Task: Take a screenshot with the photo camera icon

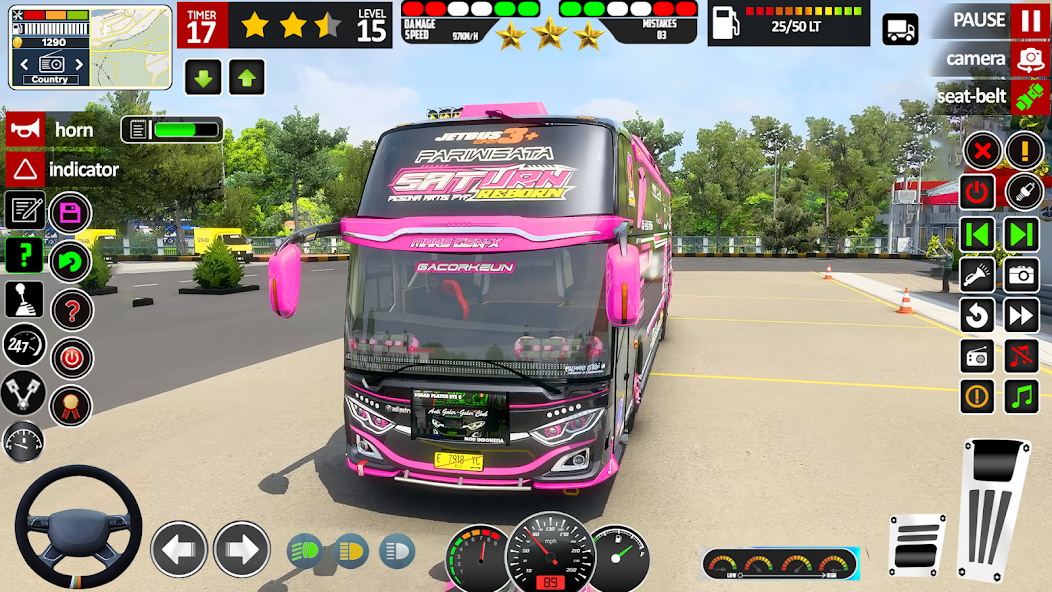Action: point(1021,274)
